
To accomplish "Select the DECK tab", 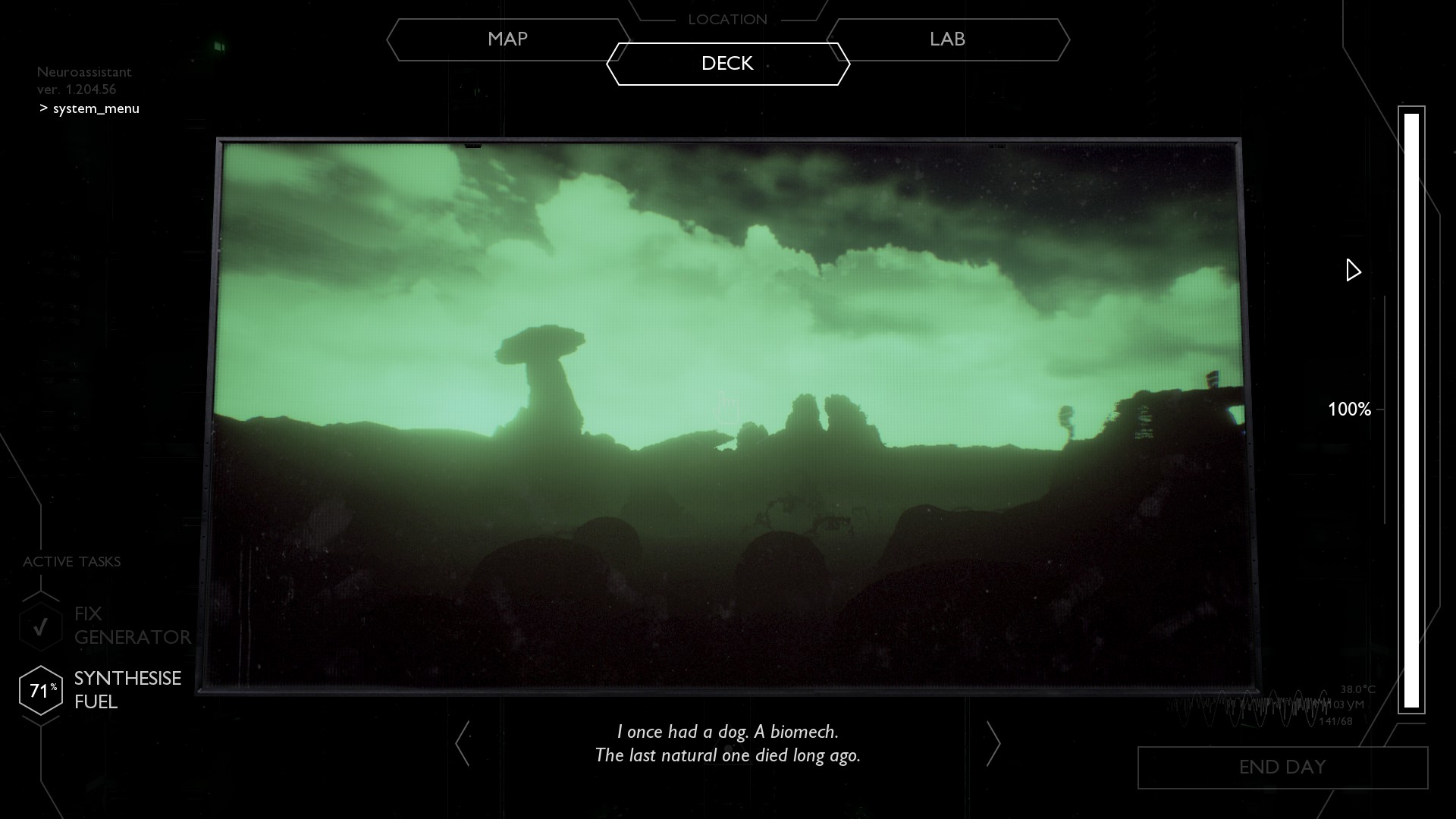I will coord(727,64).
